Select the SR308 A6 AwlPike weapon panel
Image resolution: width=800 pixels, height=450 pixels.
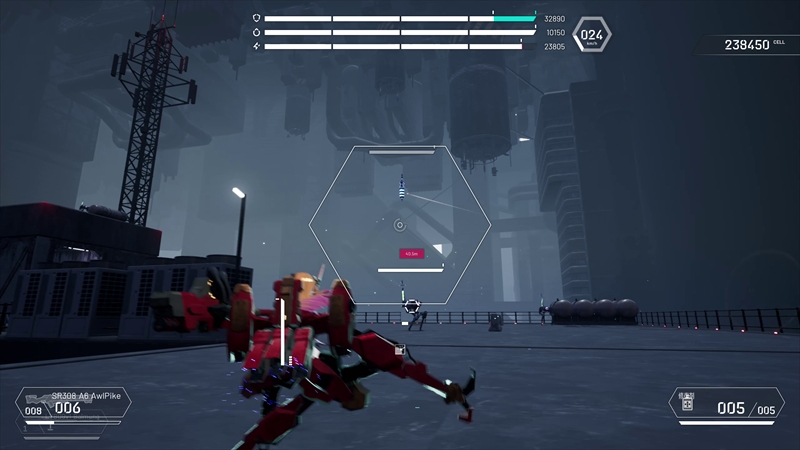pyautogui.click(x=75, y=403)
